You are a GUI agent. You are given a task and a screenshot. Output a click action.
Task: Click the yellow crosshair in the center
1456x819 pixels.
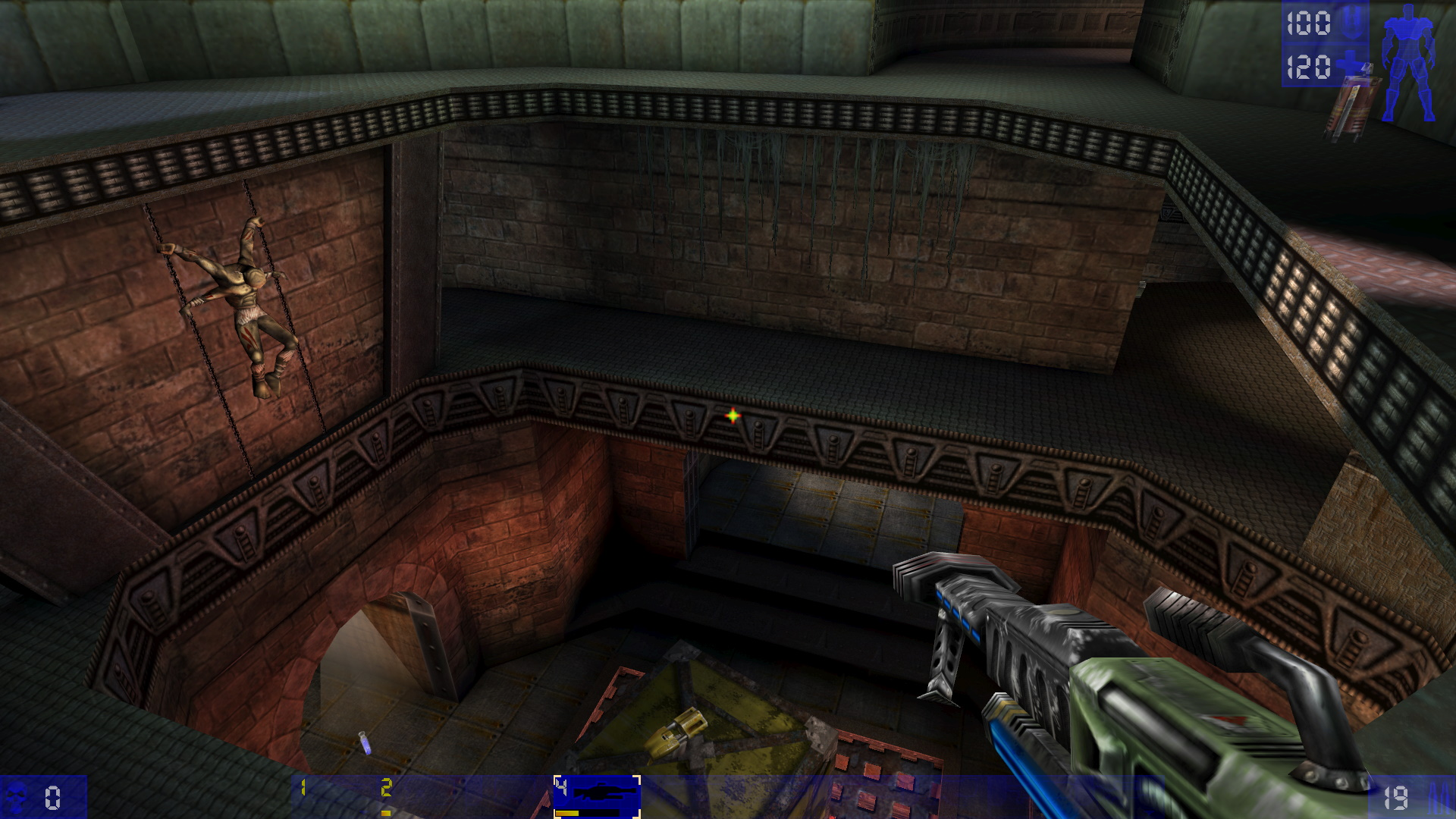tap(733, 416)
